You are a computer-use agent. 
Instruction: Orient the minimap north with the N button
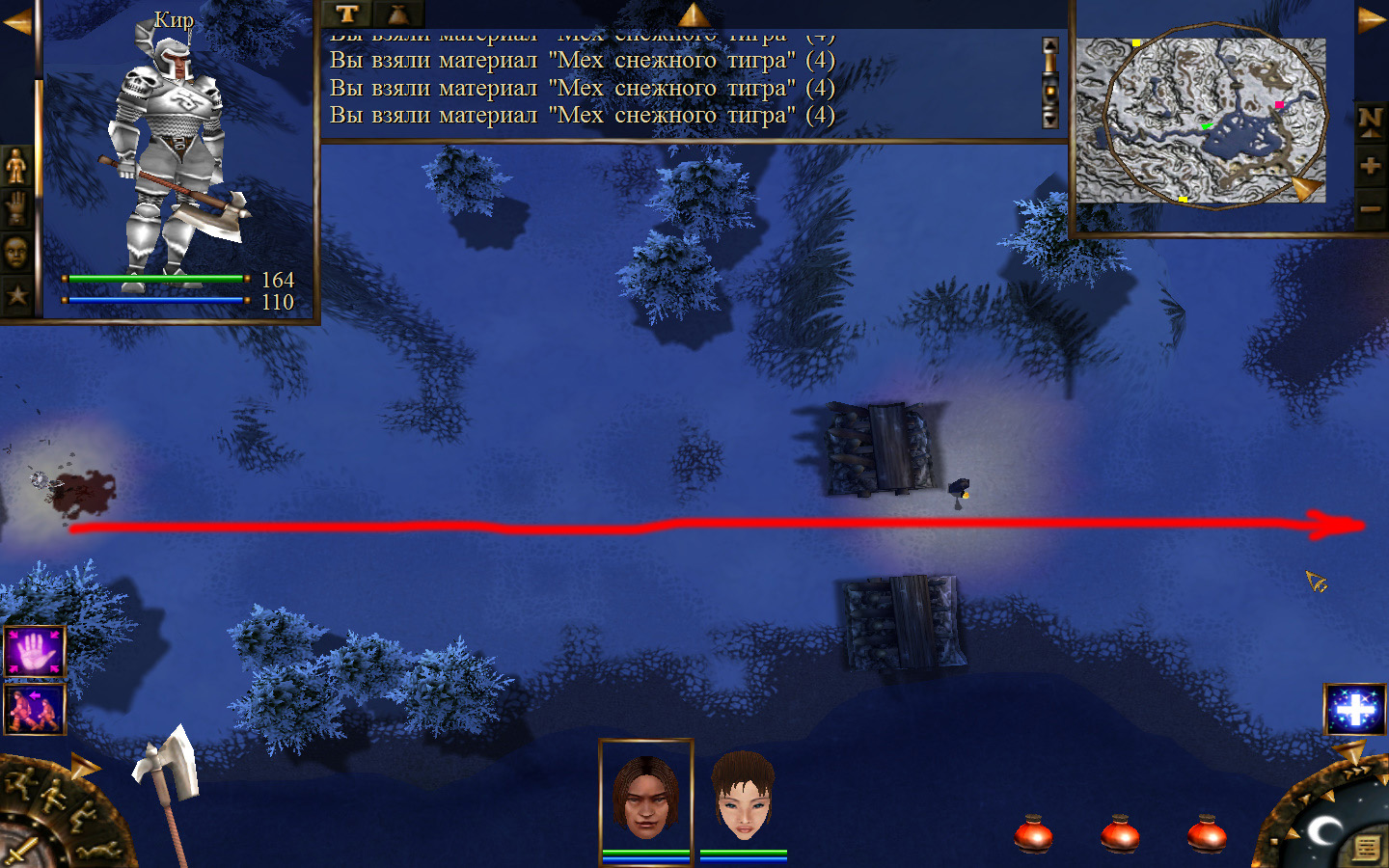[1370, 122]
